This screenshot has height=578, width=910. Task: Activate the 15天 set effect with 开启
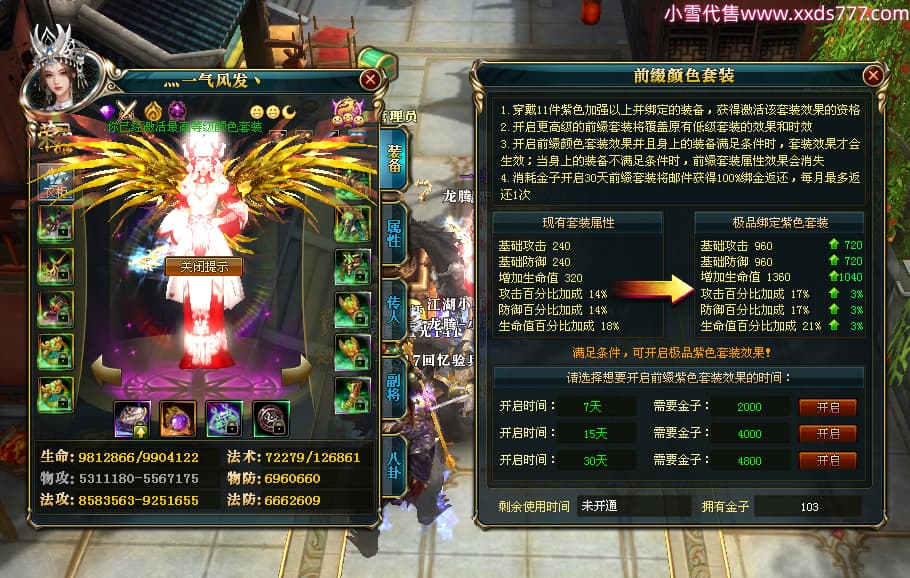[827, 434]
